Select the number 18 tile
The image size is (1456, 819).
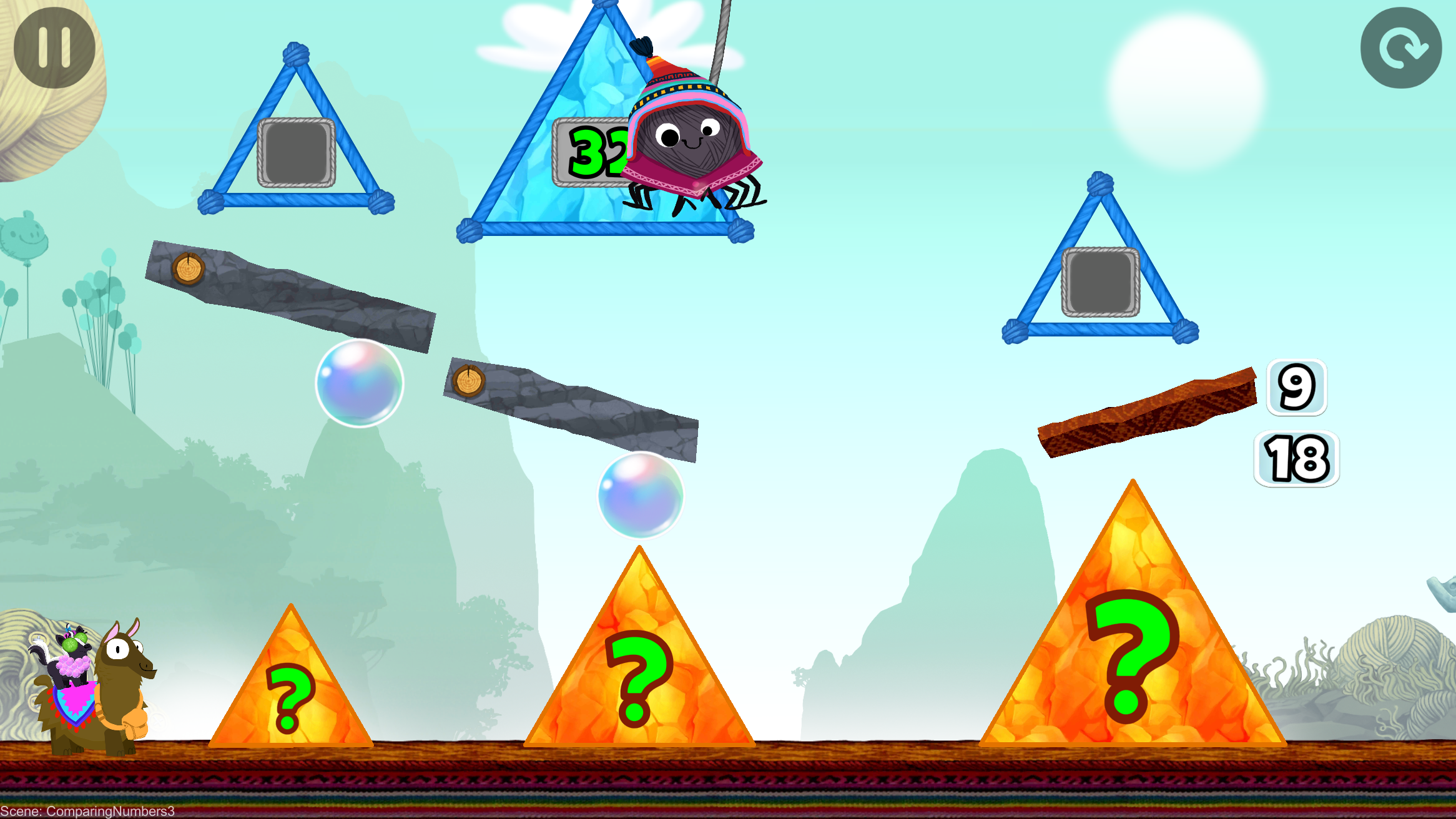click(1296, 459)
